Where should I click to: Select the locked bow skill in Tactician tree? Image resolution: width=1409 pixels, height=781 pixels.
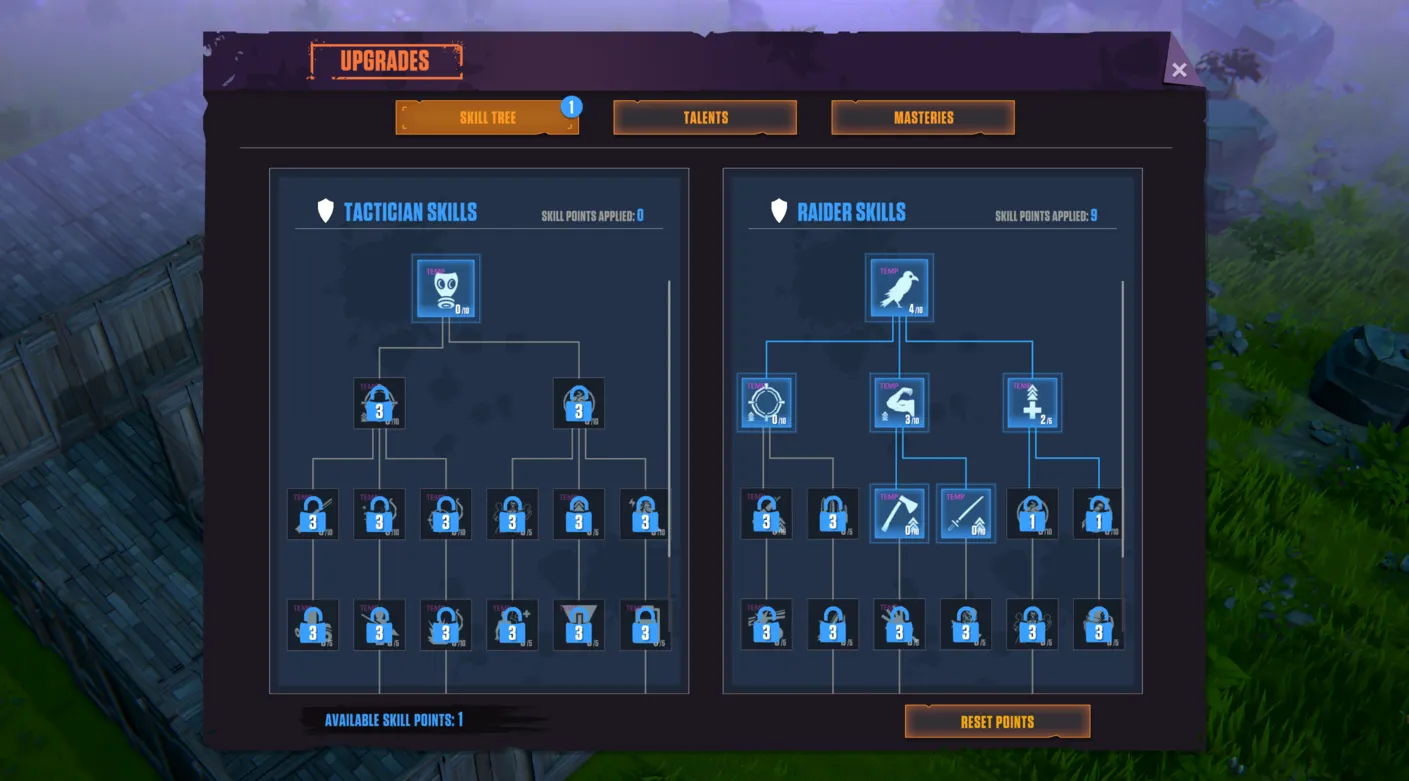click(x=446, y=513)
